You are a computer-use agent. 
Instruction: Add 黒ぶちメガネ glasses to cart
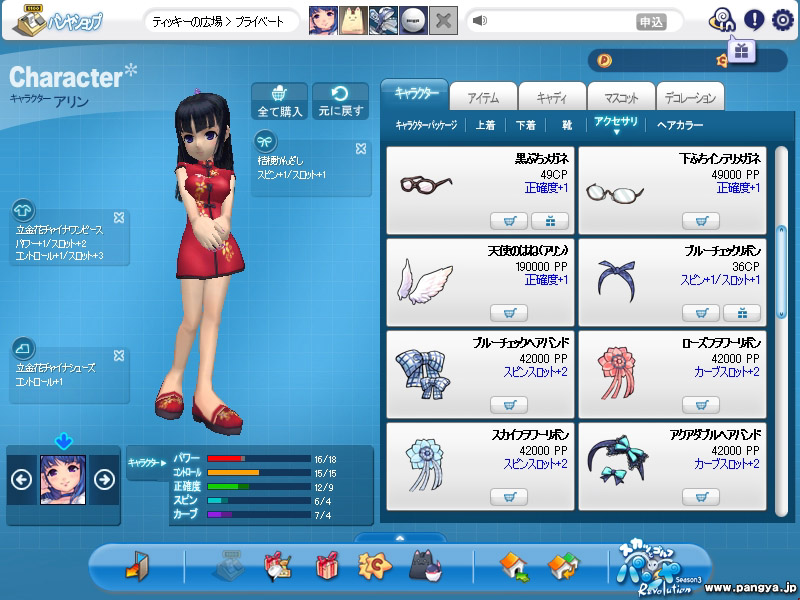[509, 221]
